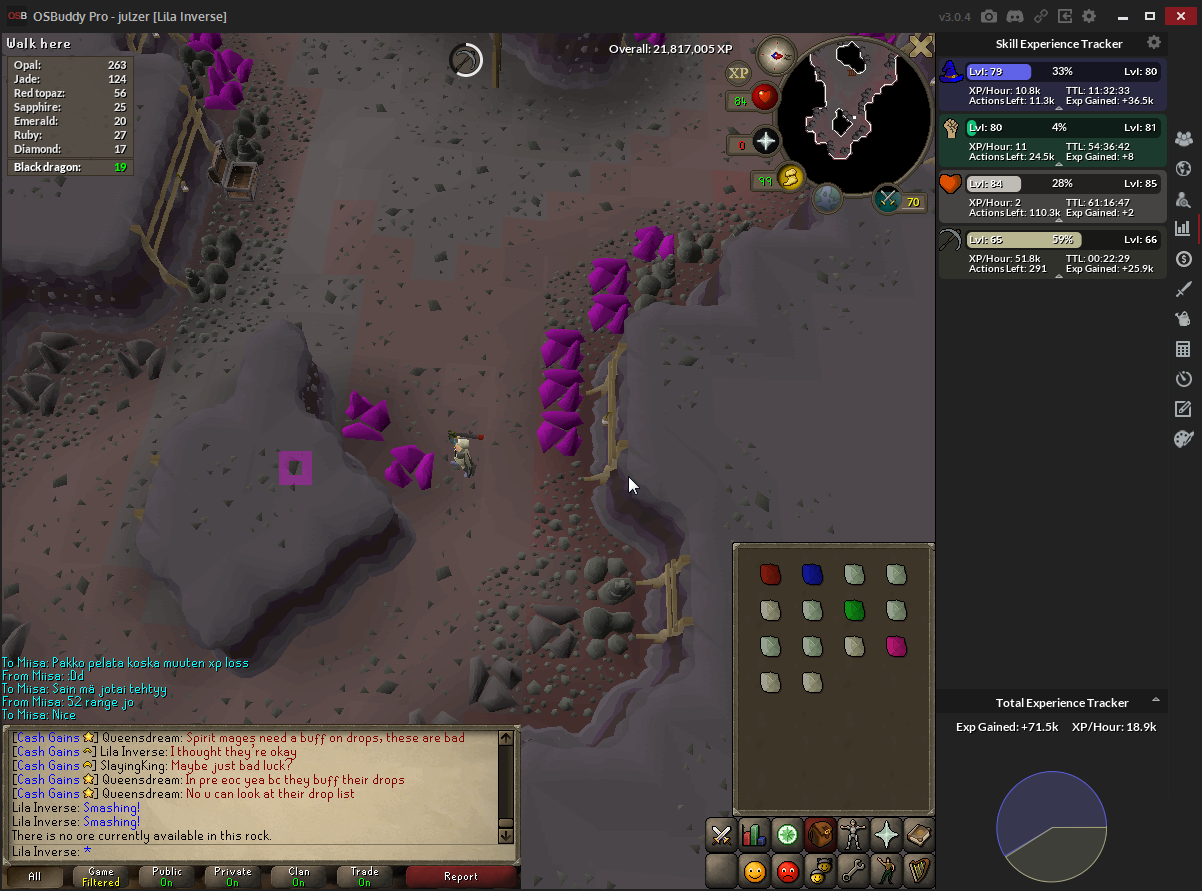Select the green emerald in the inventory
1202x891 pixels.
tap(854, 610)
